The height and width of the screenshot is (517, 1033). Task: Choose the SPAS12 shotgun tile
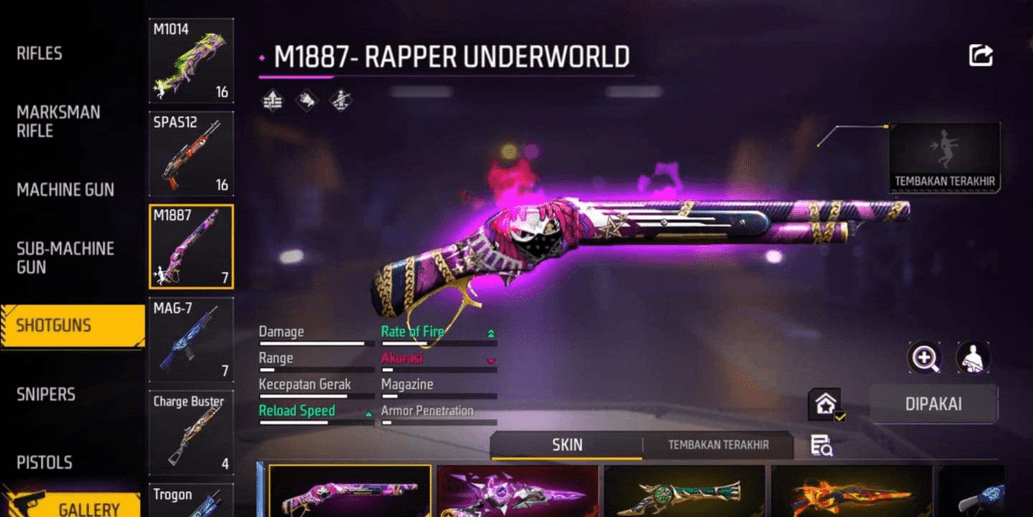[191, 153]
